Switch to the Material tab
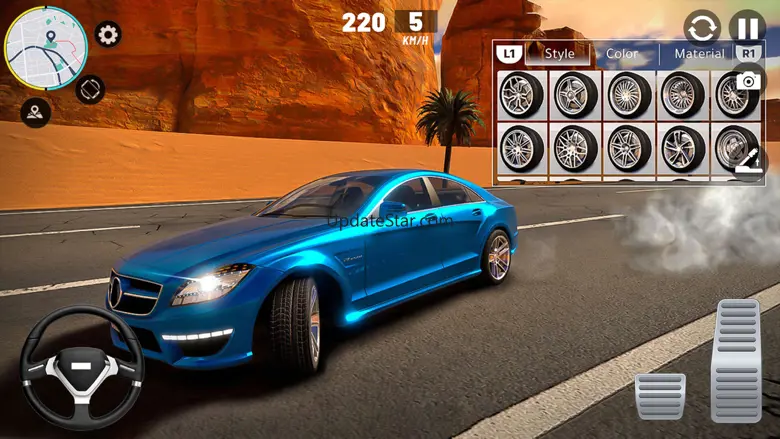 tap(699, 54)
